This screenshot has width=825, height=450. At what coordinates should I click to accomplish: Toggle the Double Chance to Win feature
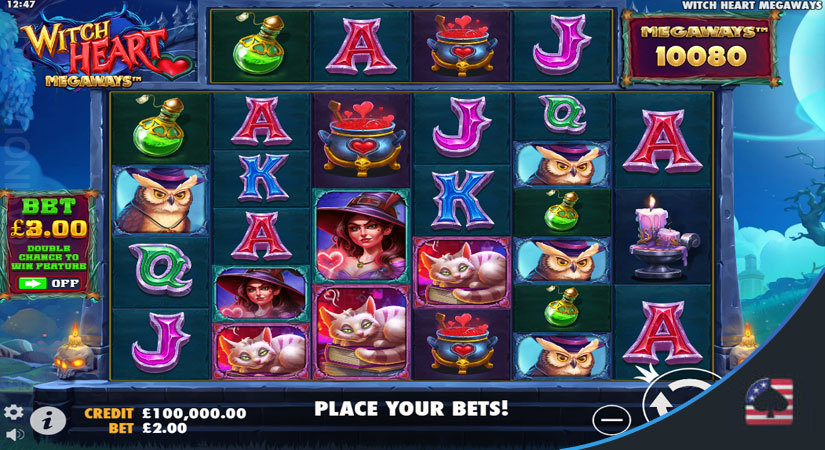[x=48, y=283]
